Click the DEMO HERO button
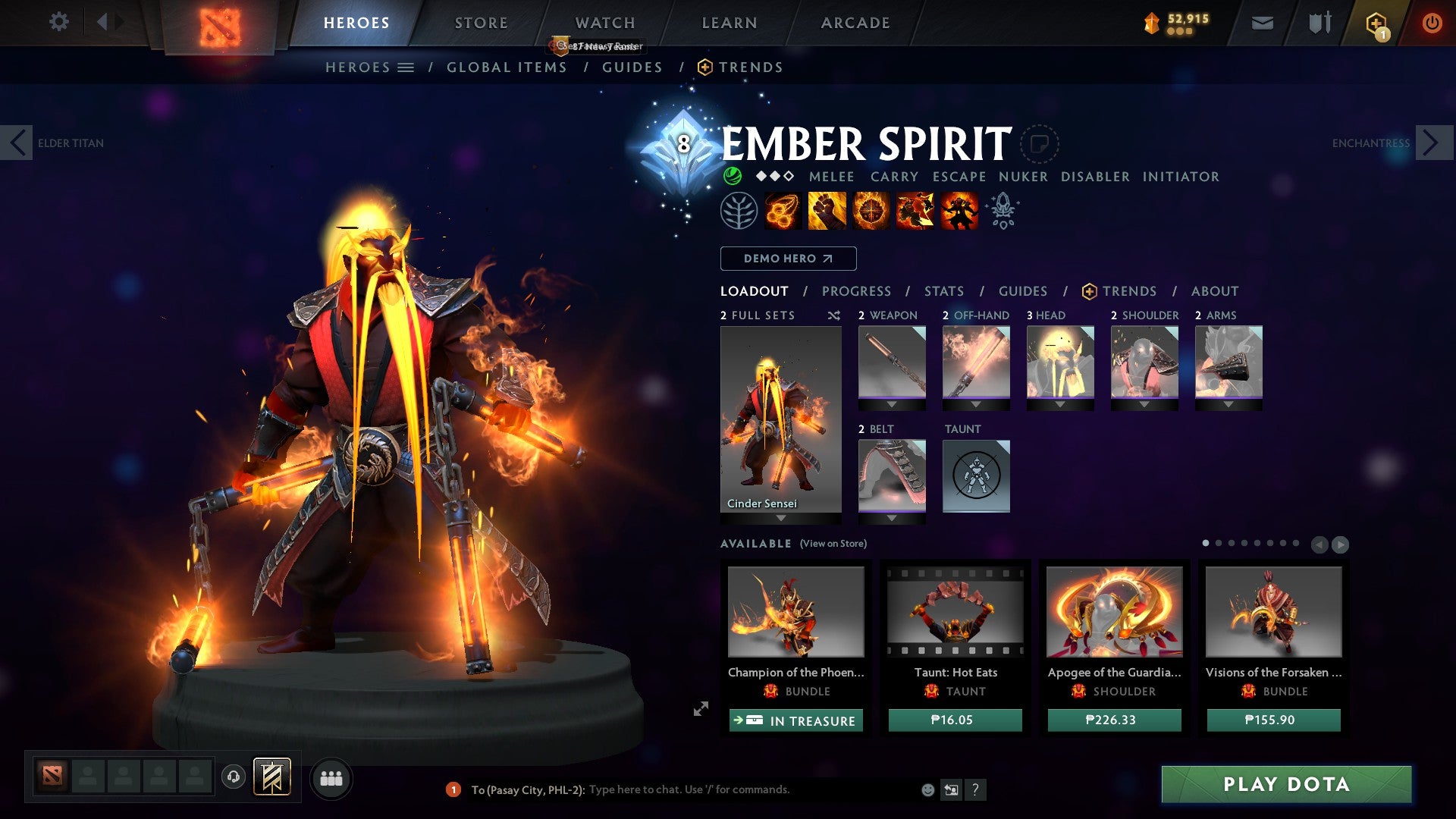 [x=788, y=259]
